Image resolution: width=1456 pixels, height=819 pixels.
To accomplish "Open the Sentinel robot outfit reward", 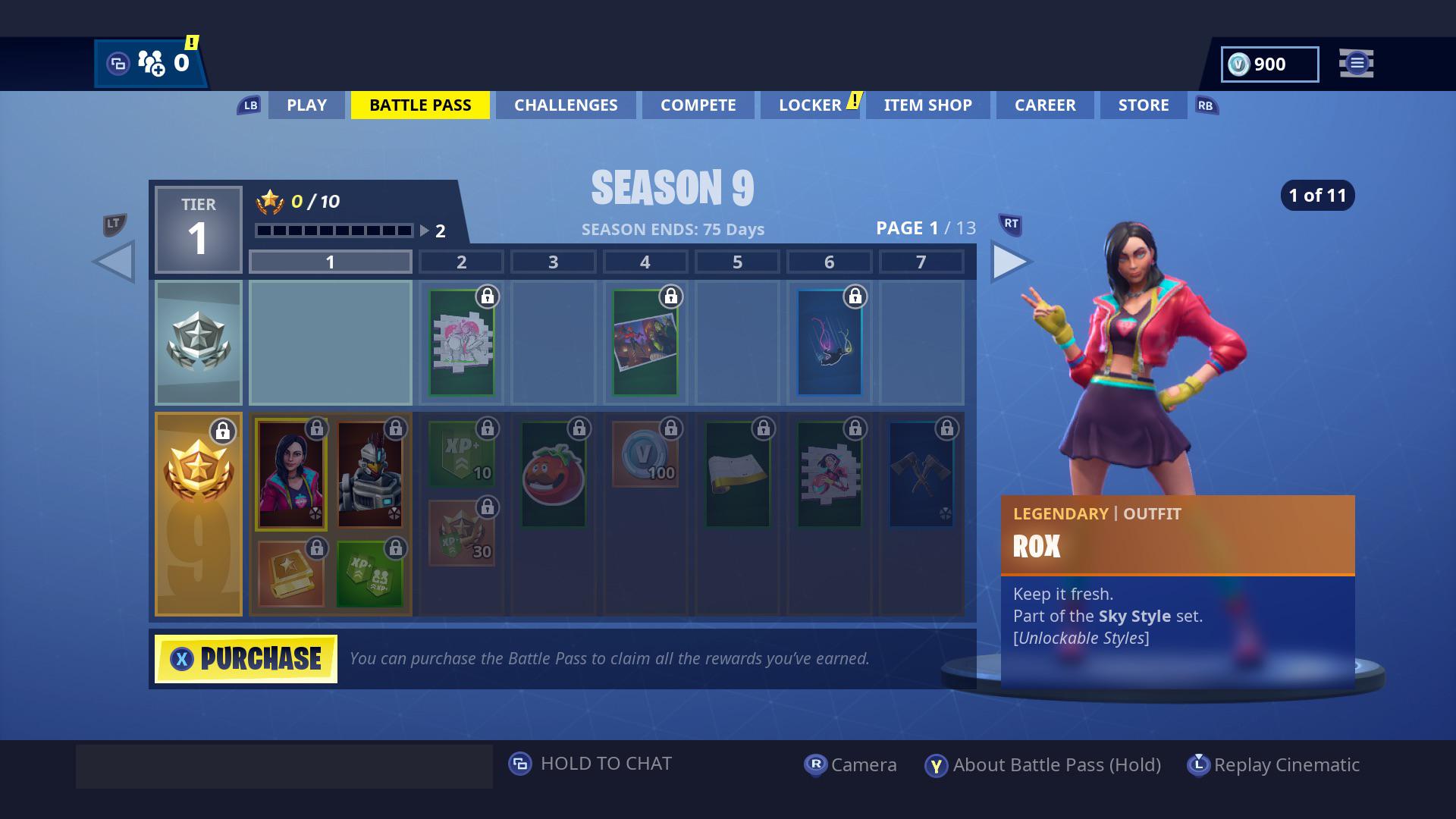I will tap(372, 474).
